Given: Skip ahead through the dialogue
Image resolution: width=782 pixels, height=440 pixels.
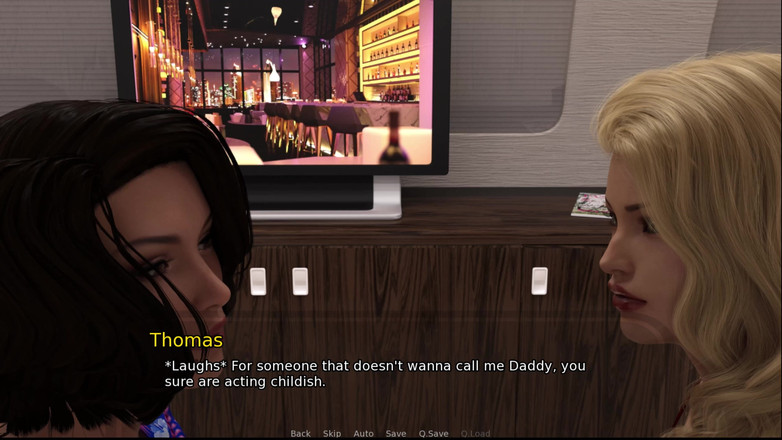Looking at the screenshot, I should [332, 434].
